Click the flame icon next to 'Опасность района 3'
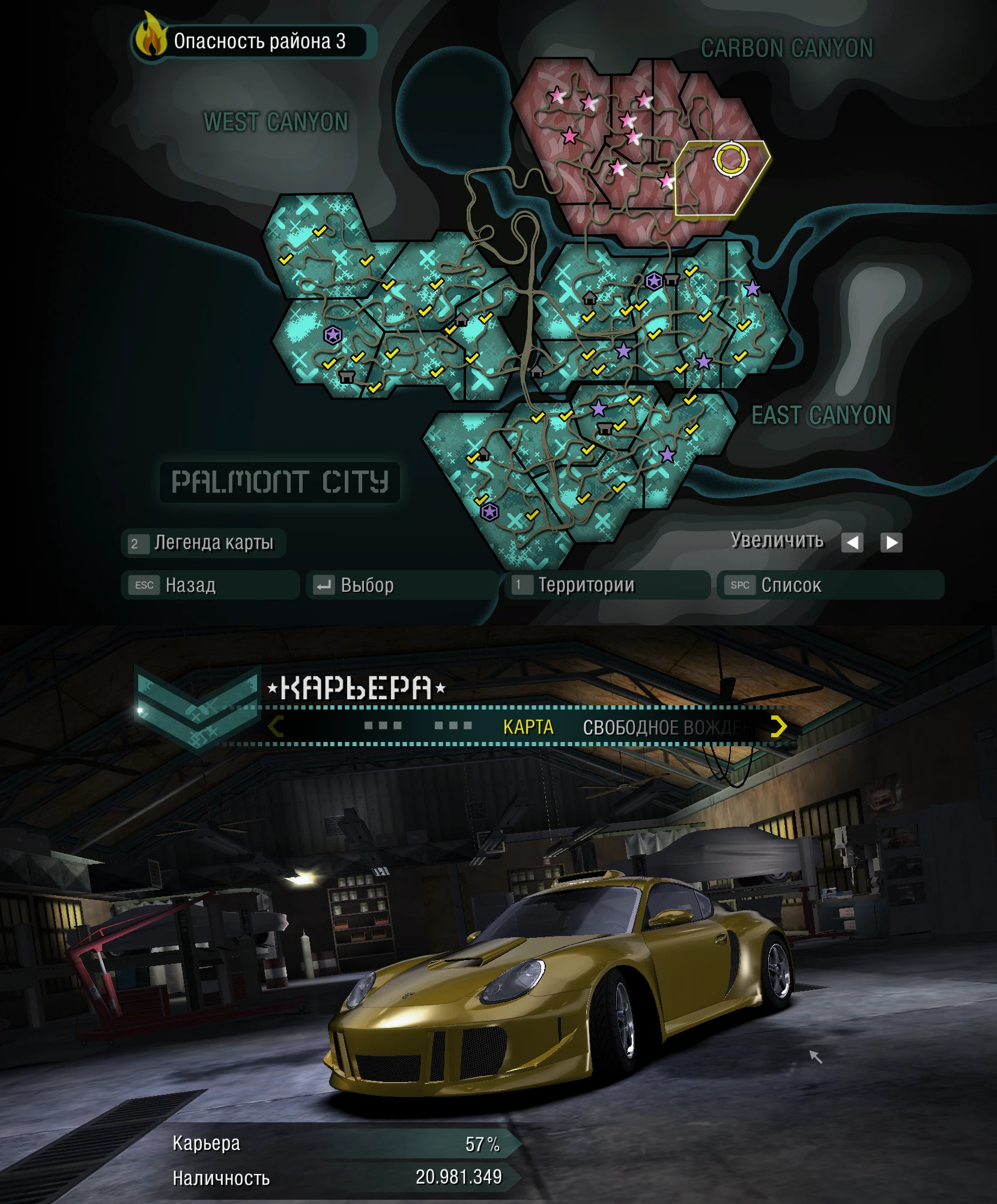997x1204 pixels. coord(151,39)
